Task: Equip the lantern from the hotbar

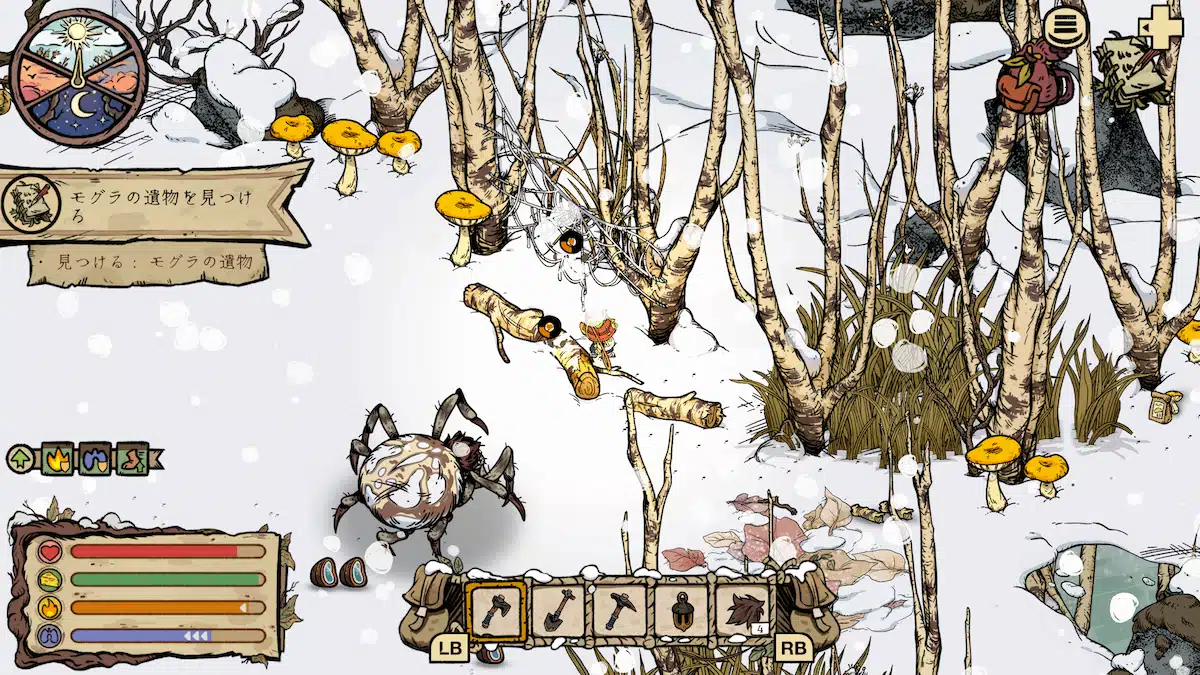Action: tap(681, 609)
